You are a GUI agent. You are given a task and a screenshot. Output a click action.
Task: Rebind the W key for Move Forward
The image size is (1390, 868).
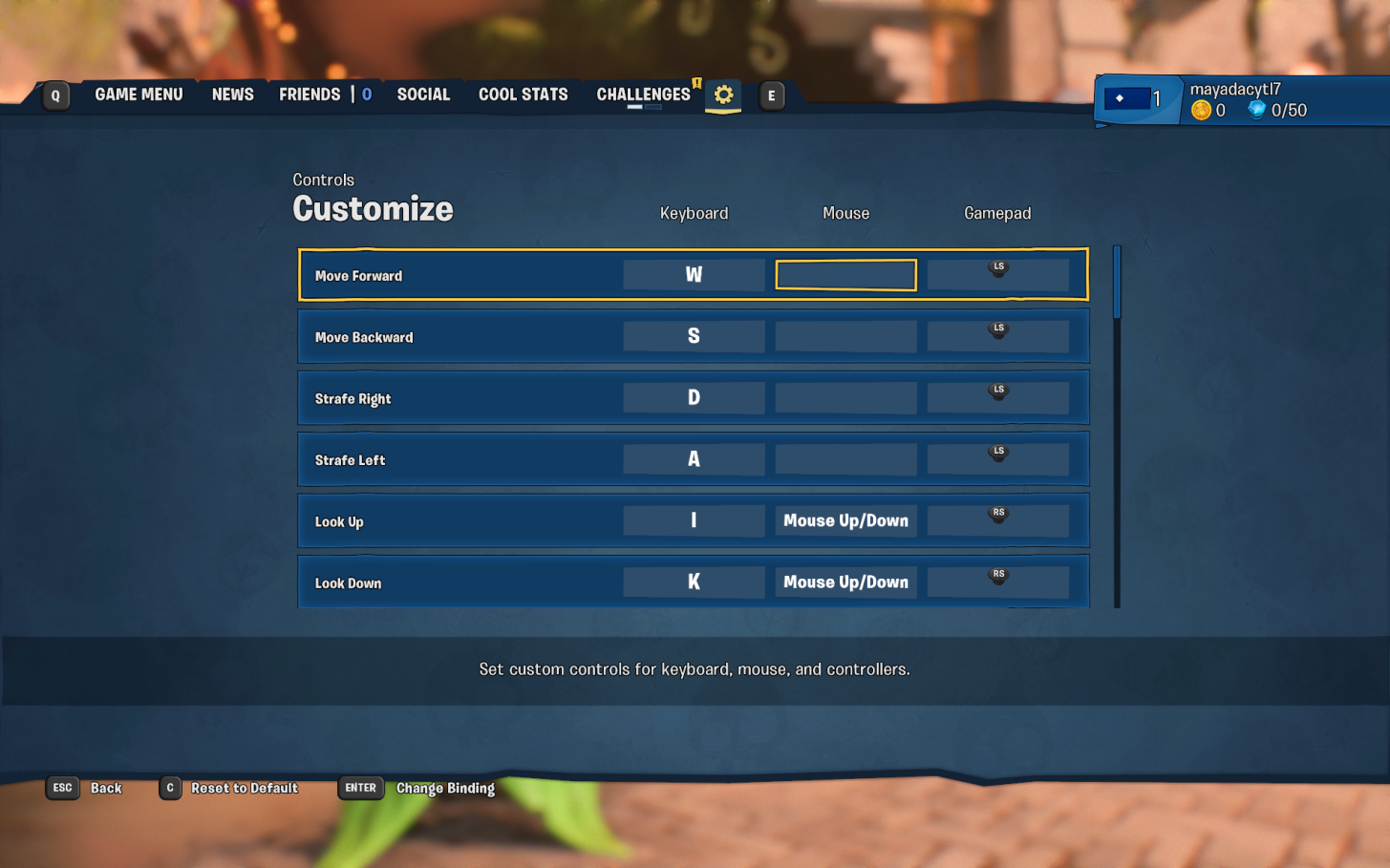pos(694,274)
